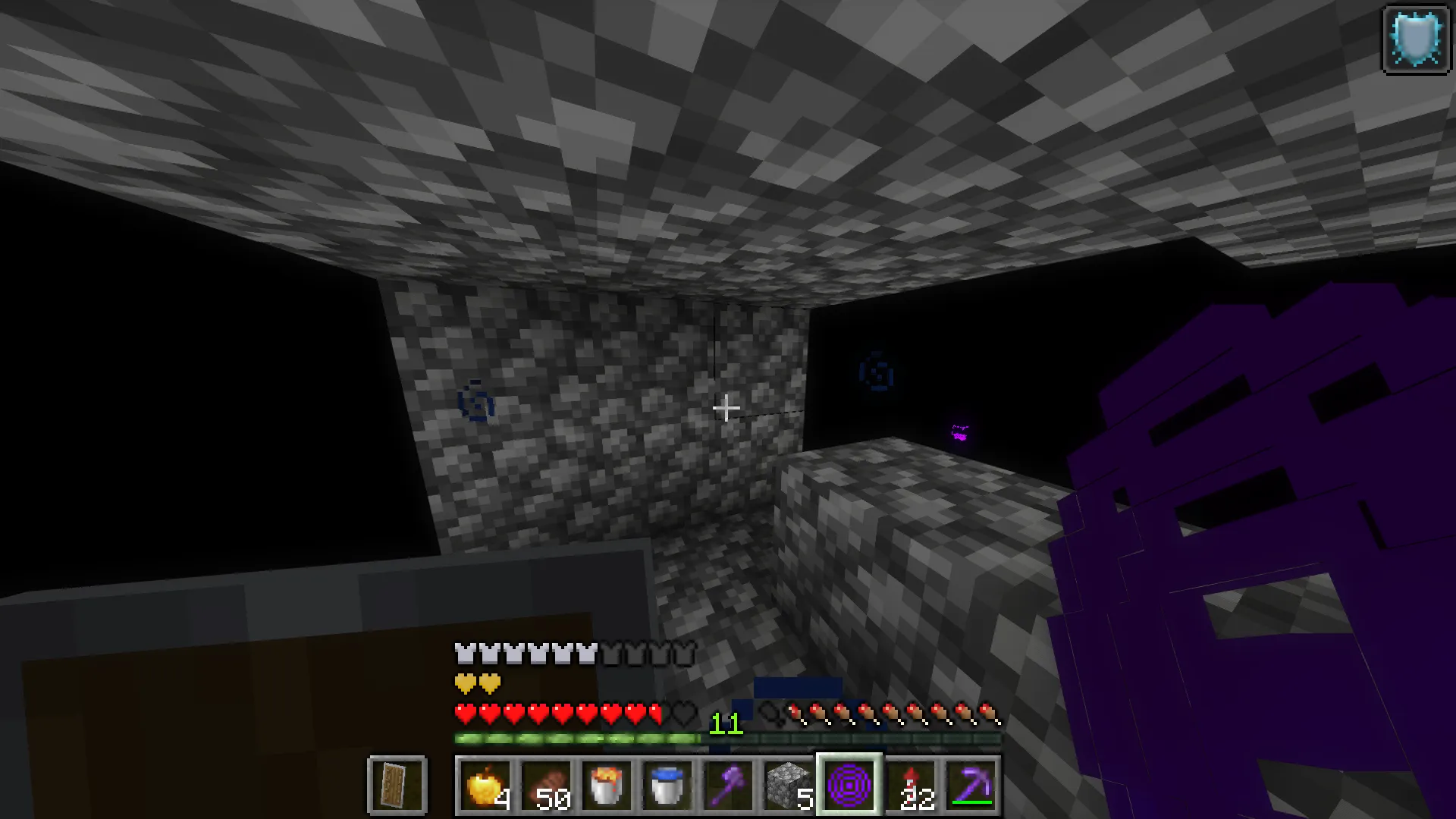The width and height of the screenshot is (1456, 819).
Task: Select the water bucket in the hotbar
Action: (668, 785)
